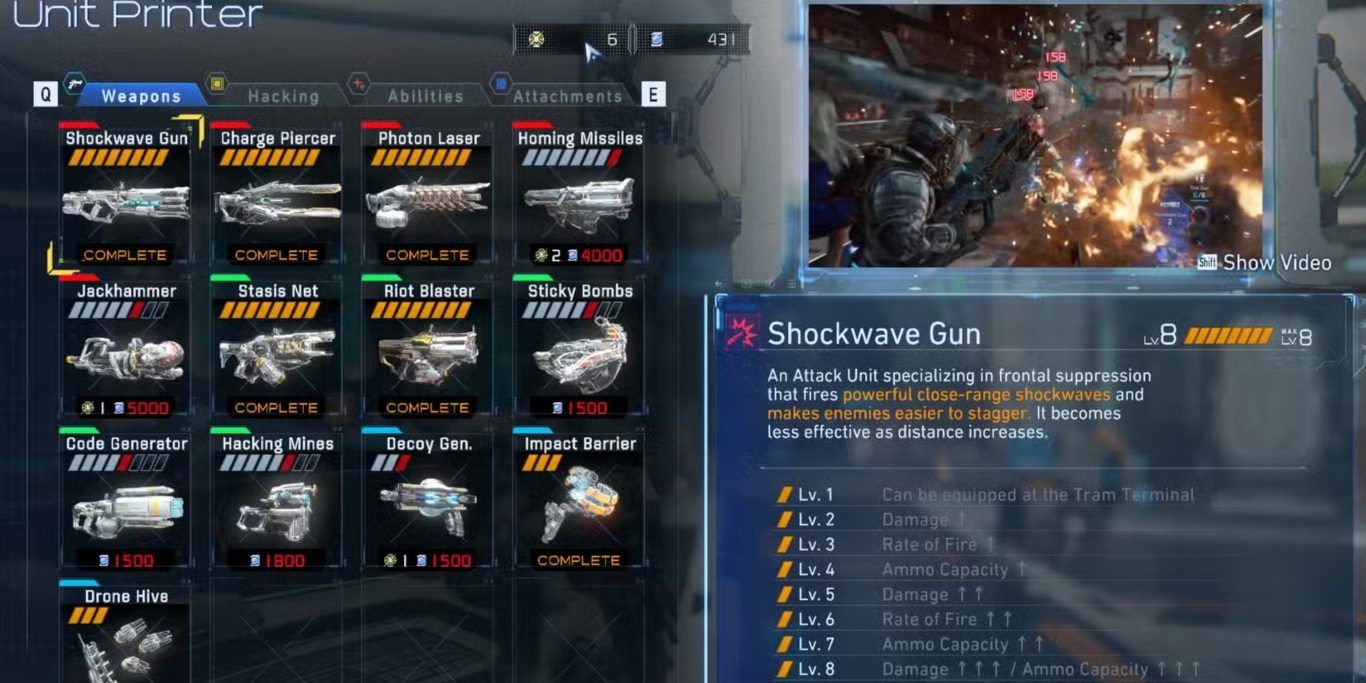Select the Jackhammer weapon tile

click(126, 349)
